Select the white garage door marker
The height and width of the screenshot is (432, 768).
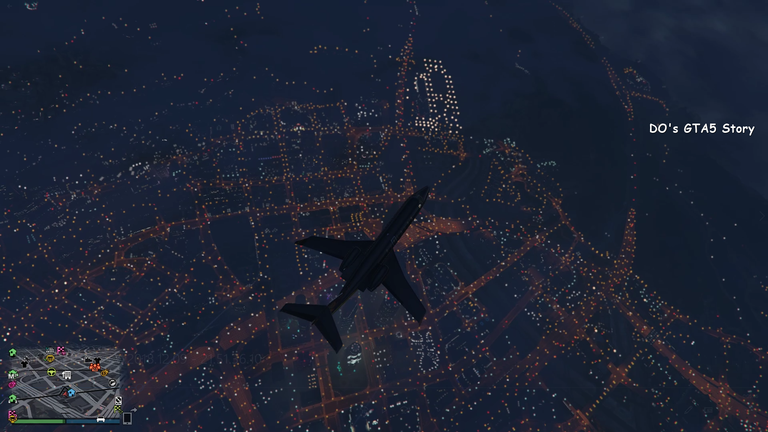pyautogui.click(x=67, y=375)
